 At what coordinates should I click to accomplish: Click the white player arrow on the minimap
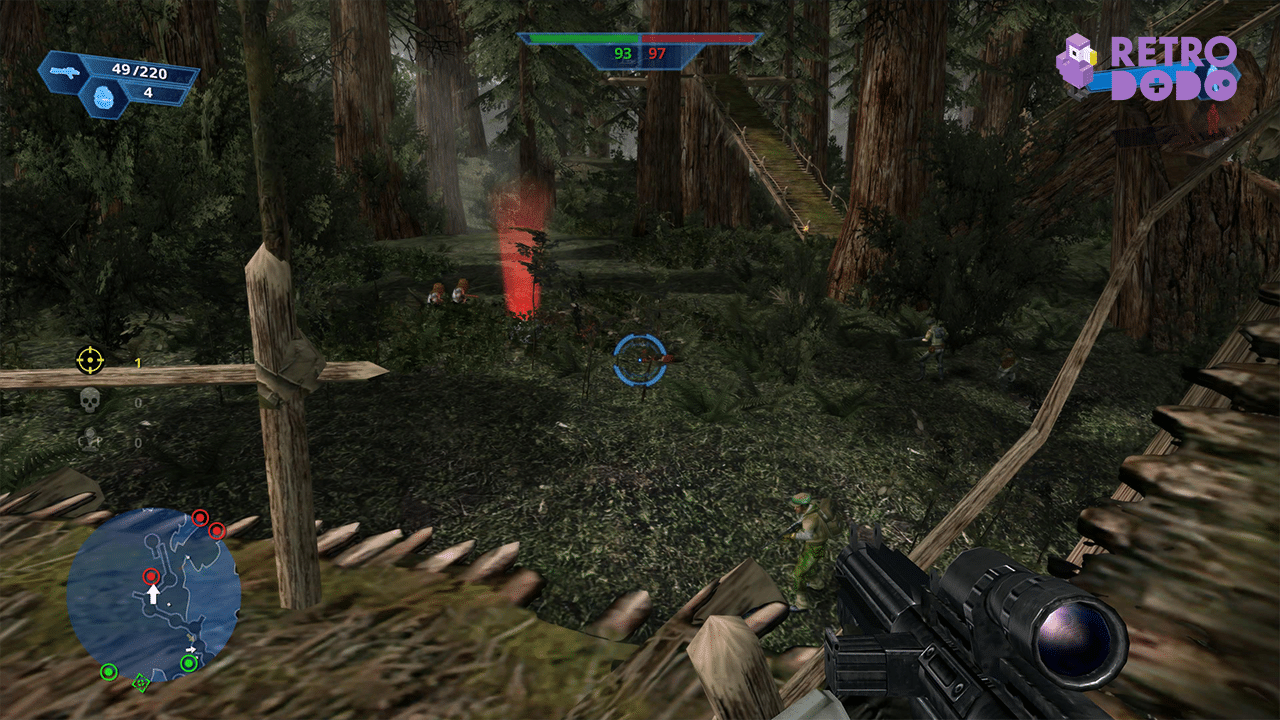pos(154,594)
